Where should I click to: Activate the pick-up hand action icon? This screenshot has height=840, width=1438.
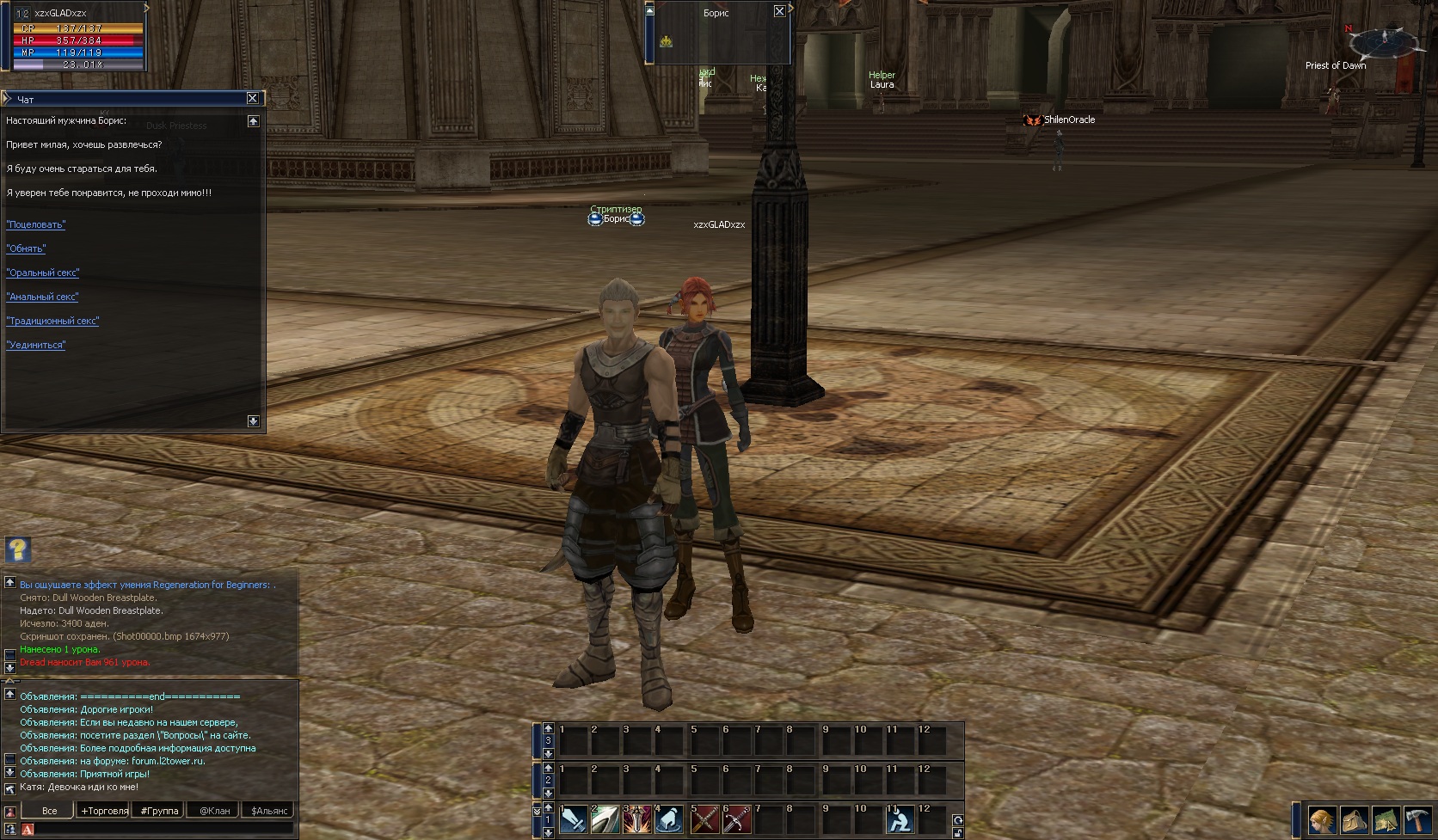click(670, 821)
